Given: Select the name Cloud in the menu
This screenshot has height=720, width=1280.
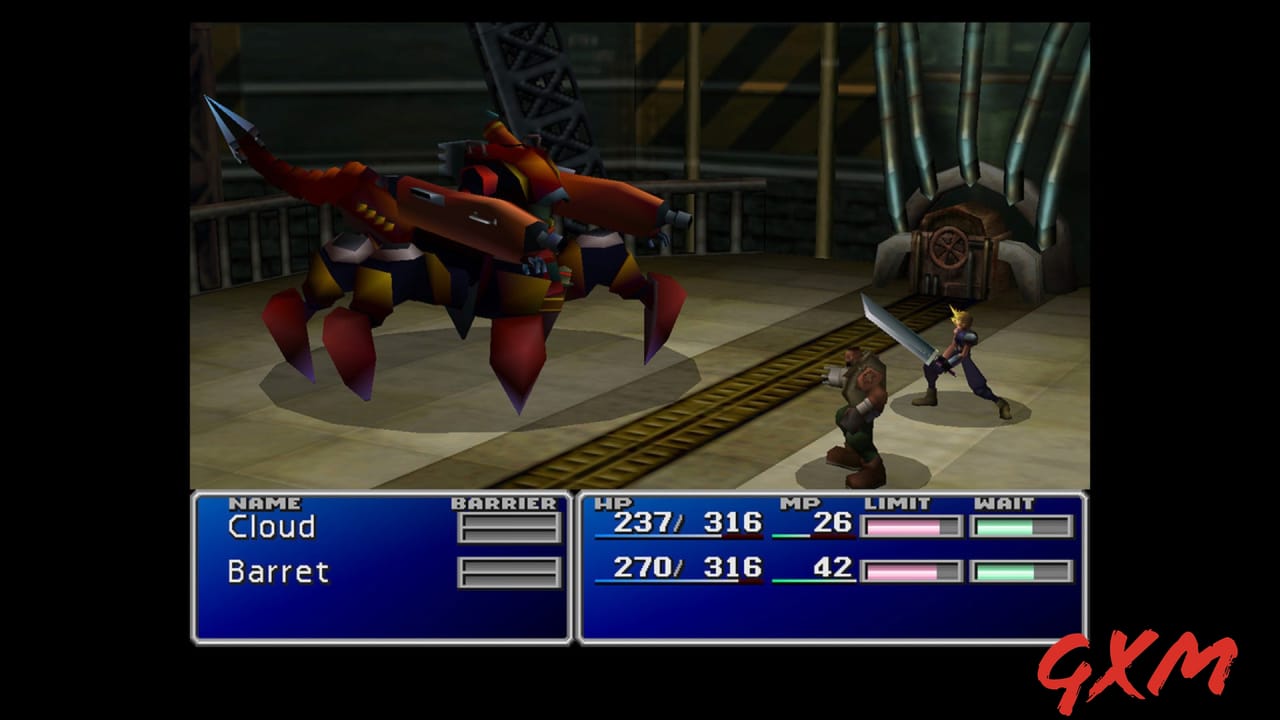Looking at the screenshot, I should [x=271, y=526].
